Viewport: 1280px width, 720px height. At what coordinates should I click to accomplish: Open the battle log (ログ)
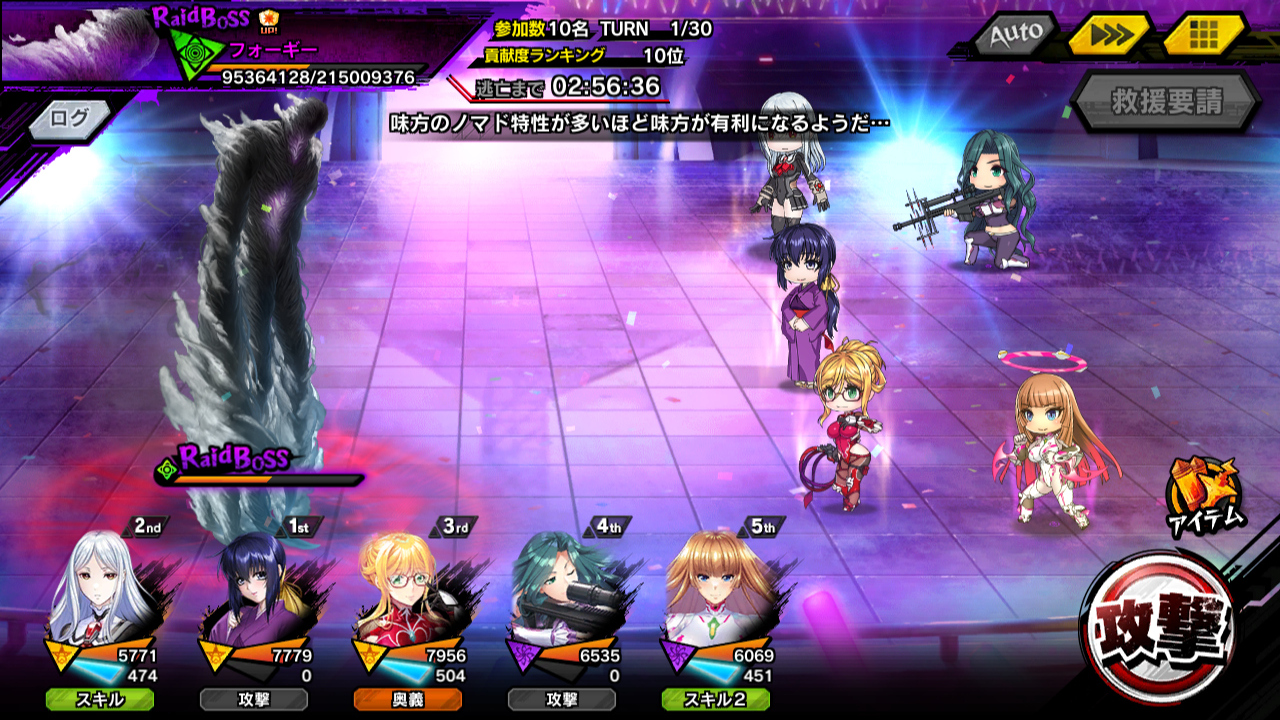(x=69, y=118)
